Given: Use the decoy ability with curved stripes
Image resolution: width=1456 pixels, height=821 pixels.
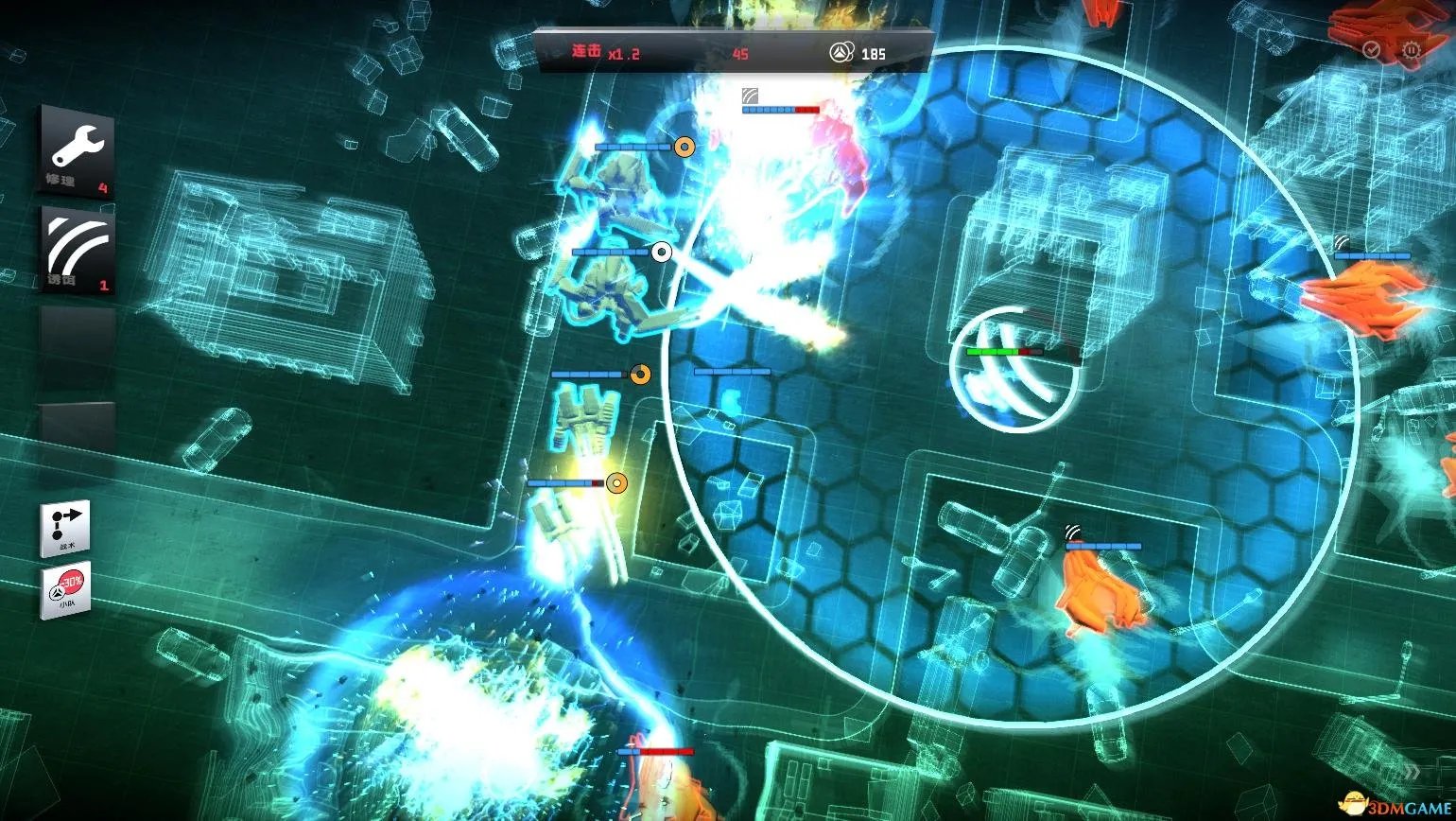Looking at the screenshot, I should tap(78, 251).
